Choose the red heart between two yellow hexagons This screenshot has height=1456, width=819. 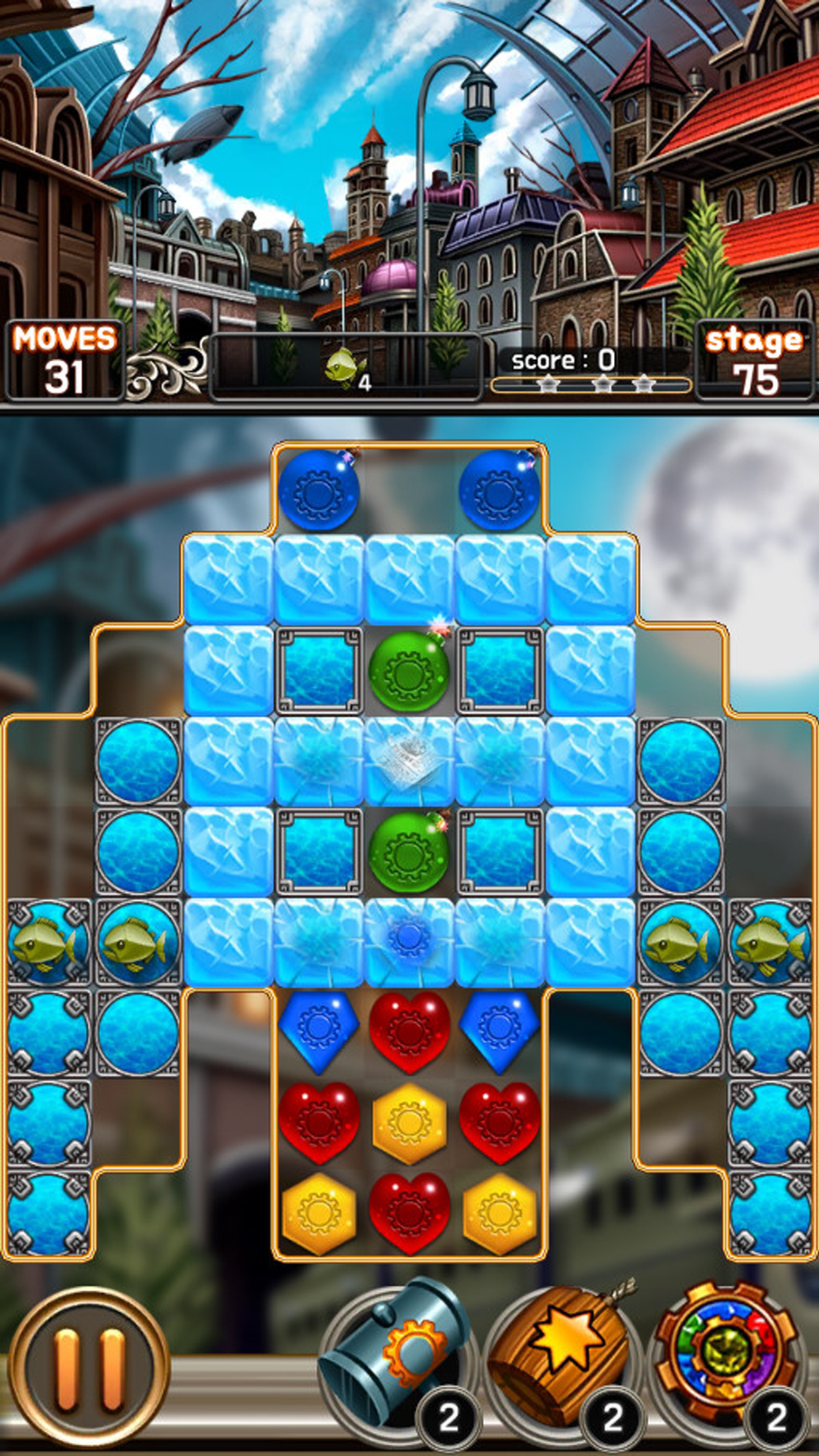[409, 1212]
